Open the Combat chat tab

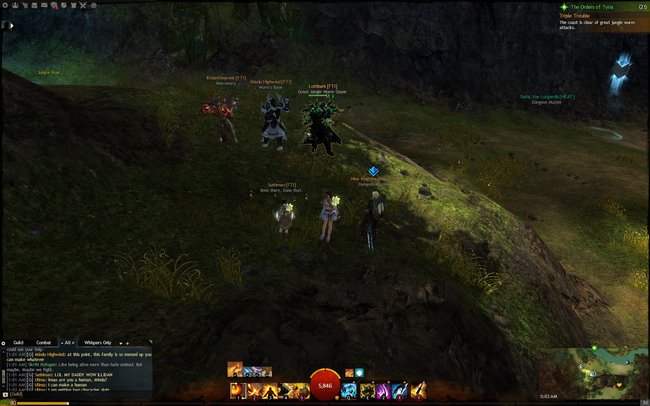tap(43, 342)
